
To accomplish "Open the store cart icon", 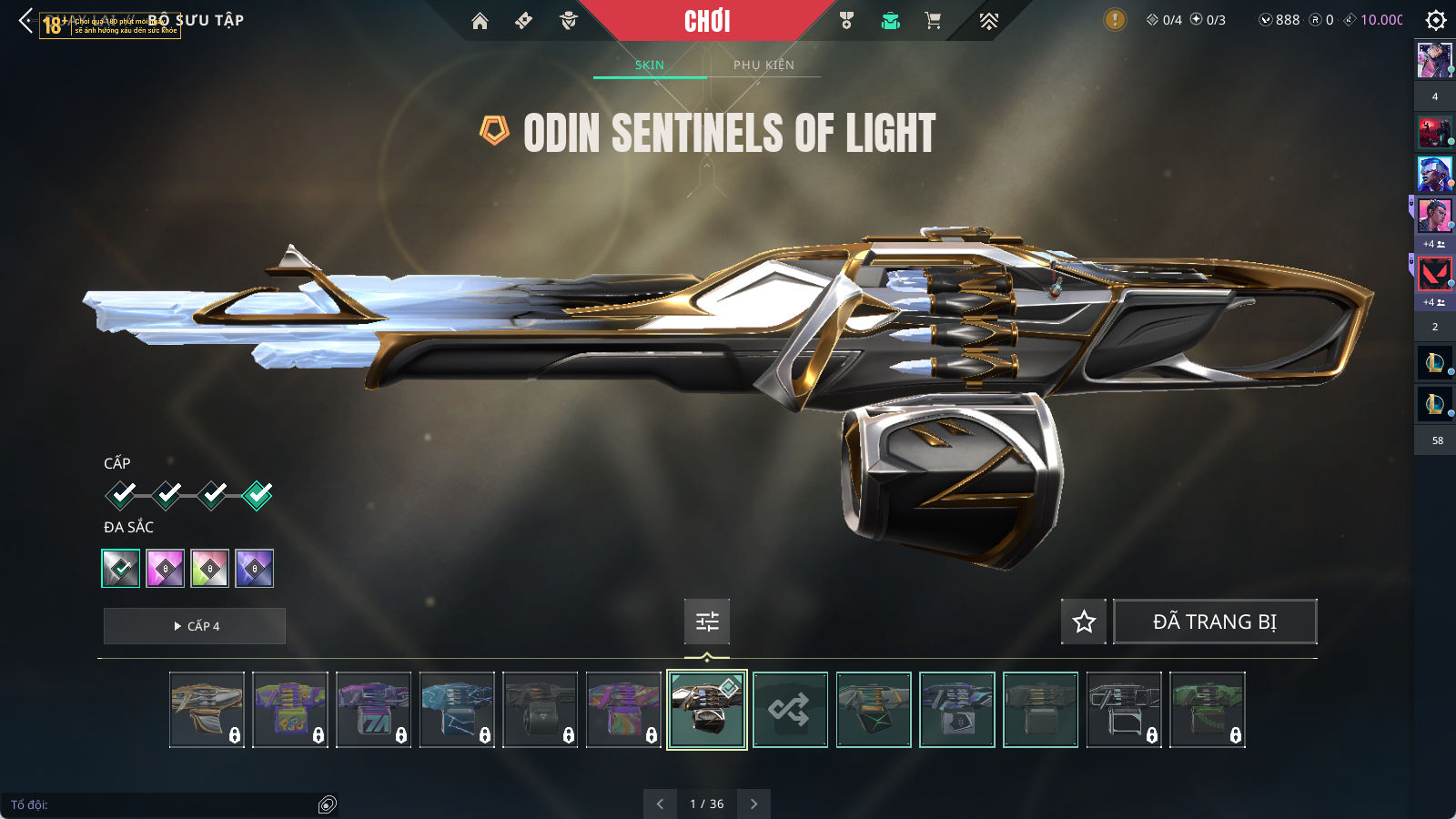I will 933,21.
